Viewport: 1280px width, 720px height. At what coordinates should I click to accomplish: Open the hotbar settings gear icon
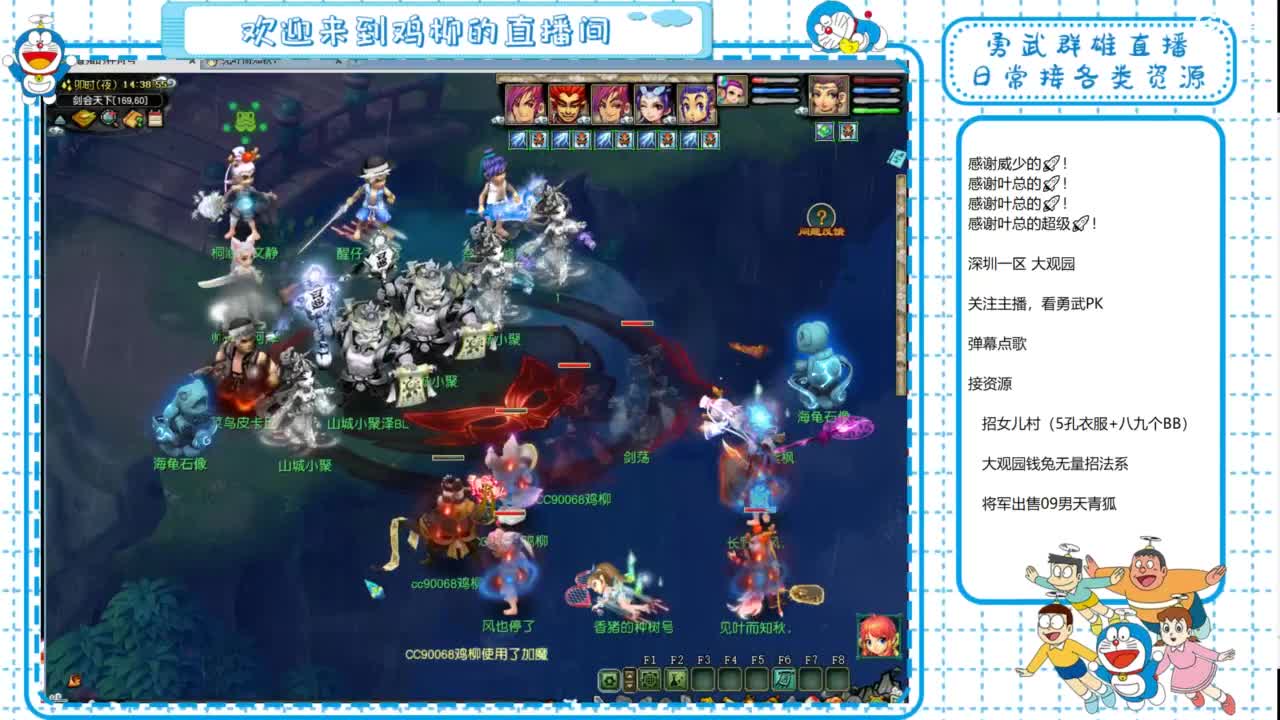pyautogui.click(x=609, y=679)
